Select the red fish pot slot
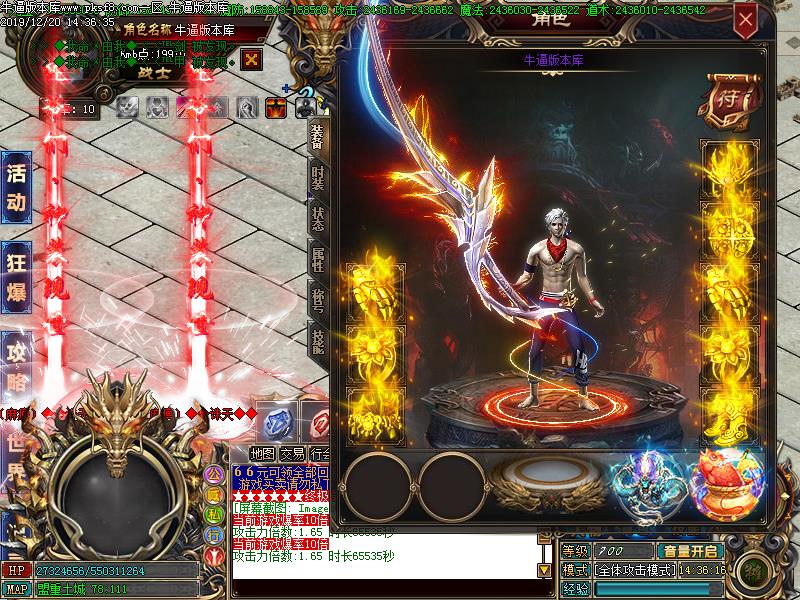Viewport: 800px width, 600px height. click(726, 480)
